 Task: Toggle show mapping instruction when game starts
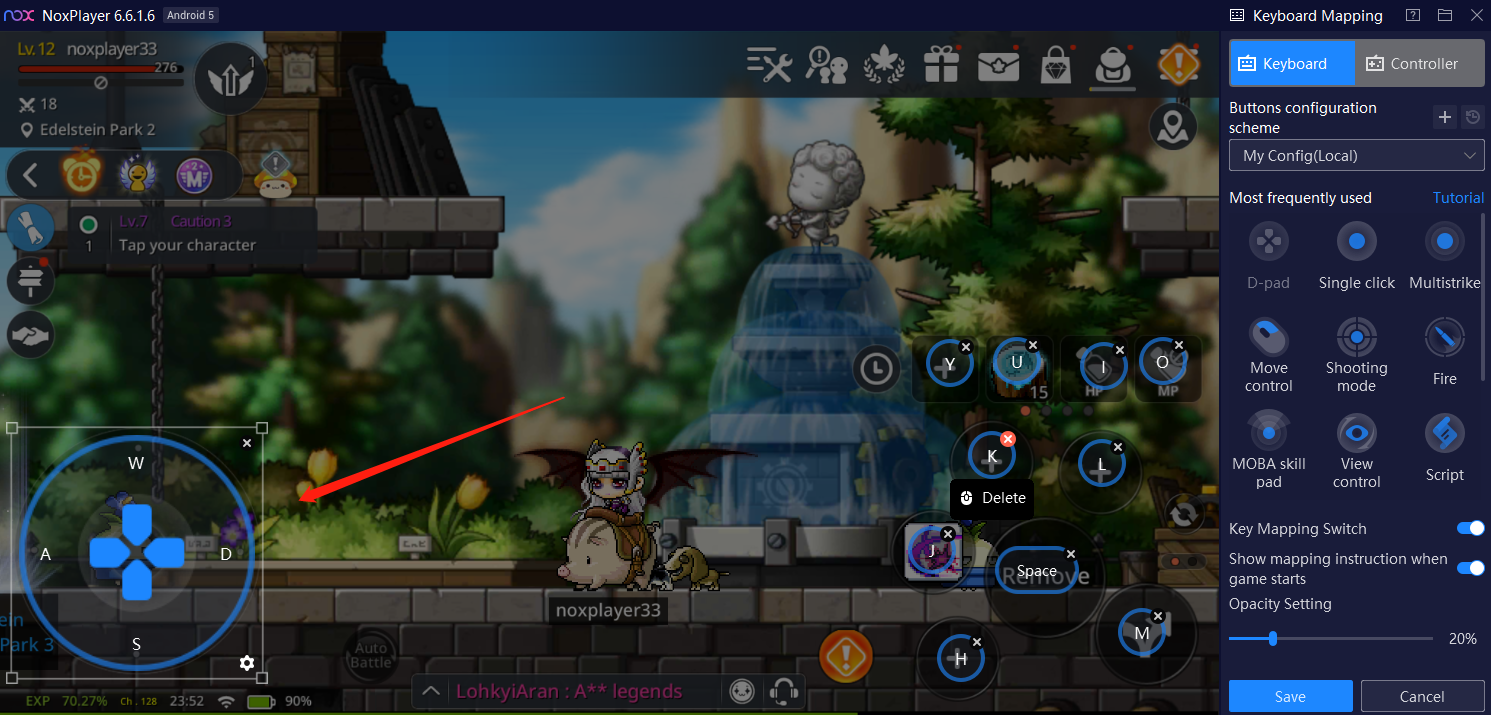[1470, 568]
